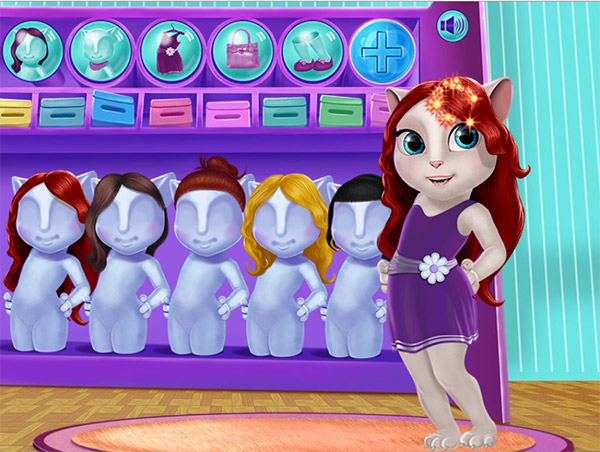Switch to the cat necklace category

tap(102, 50)
